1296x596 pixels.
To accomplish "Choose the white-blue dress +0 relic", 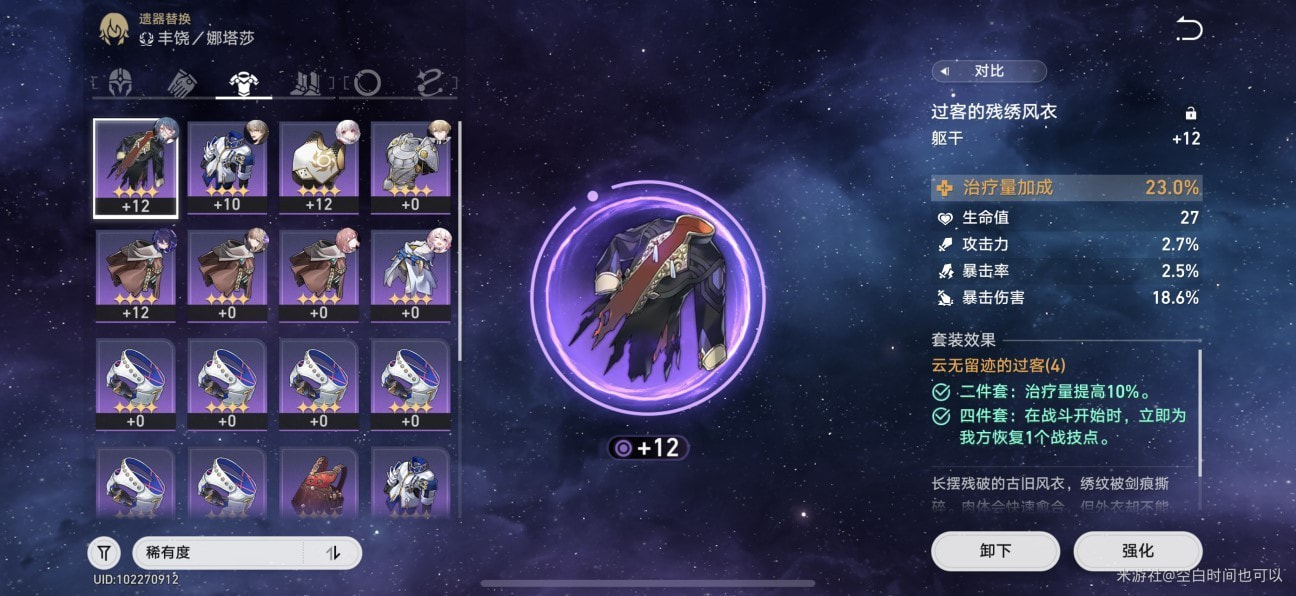I will [411, 275].
